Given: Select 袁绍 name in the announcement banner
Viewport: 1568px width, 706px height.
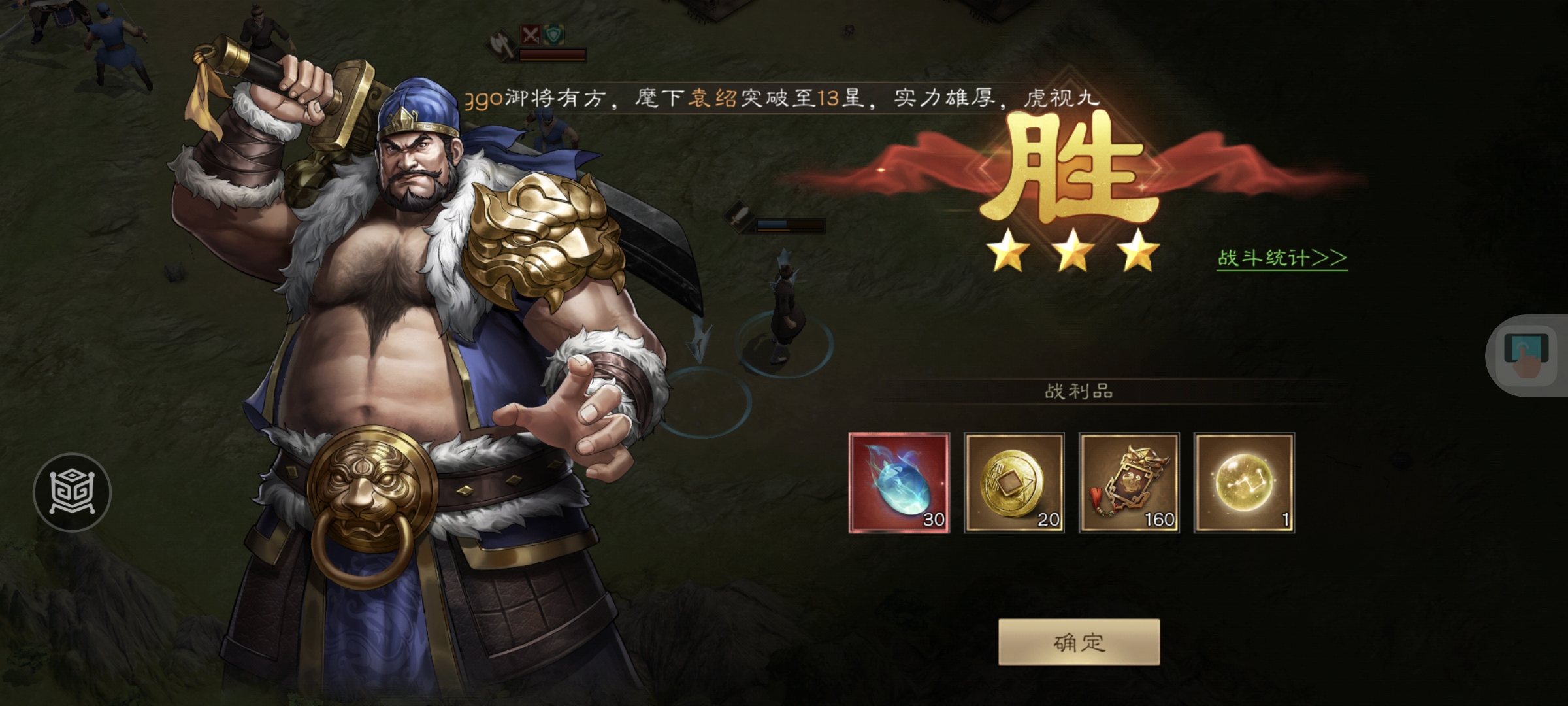Looking at the screenshot, I should coord(712,97).
